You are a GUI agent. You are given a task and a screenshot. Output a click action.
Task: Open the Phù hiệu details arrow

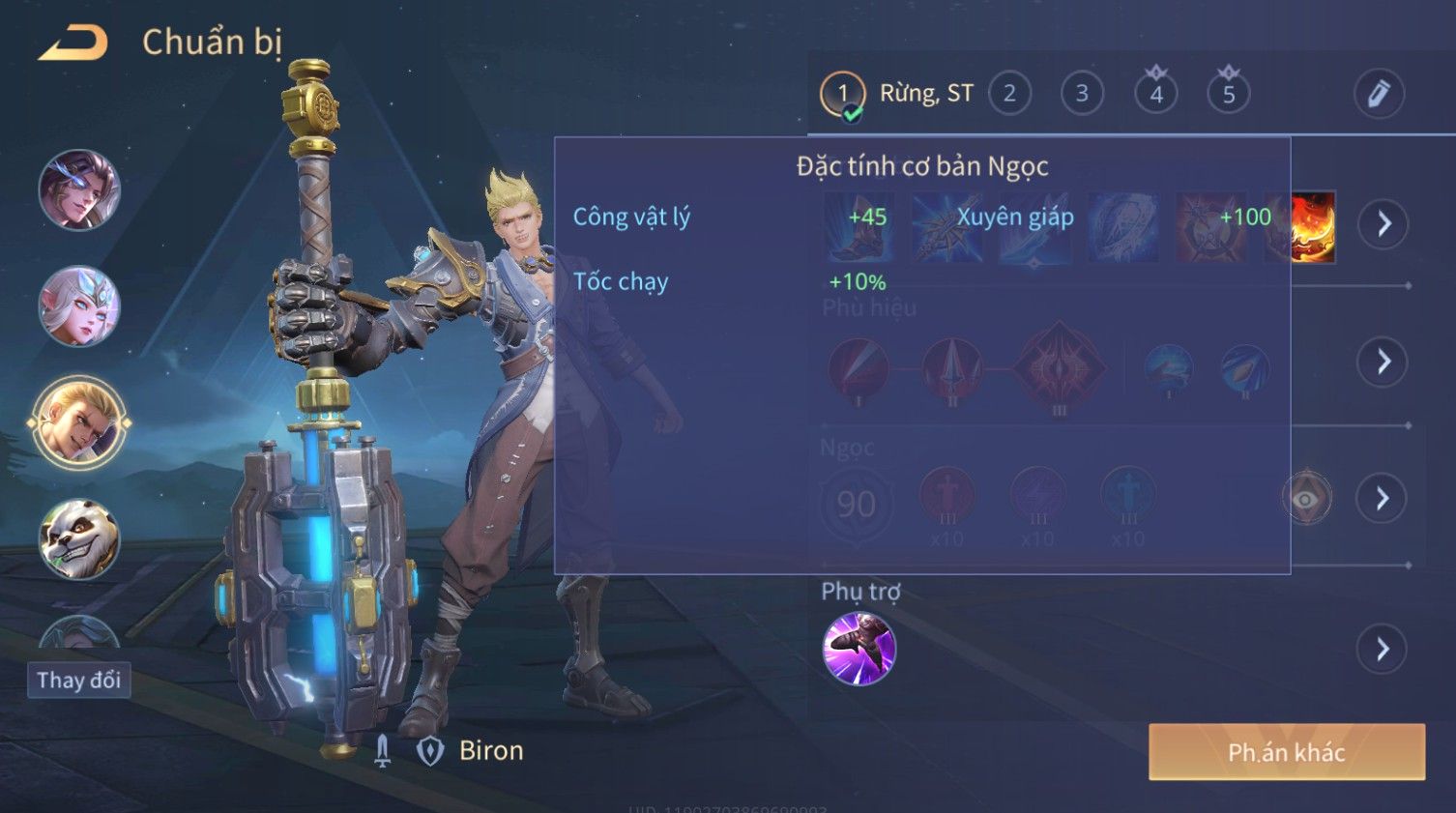(1383, 363)
